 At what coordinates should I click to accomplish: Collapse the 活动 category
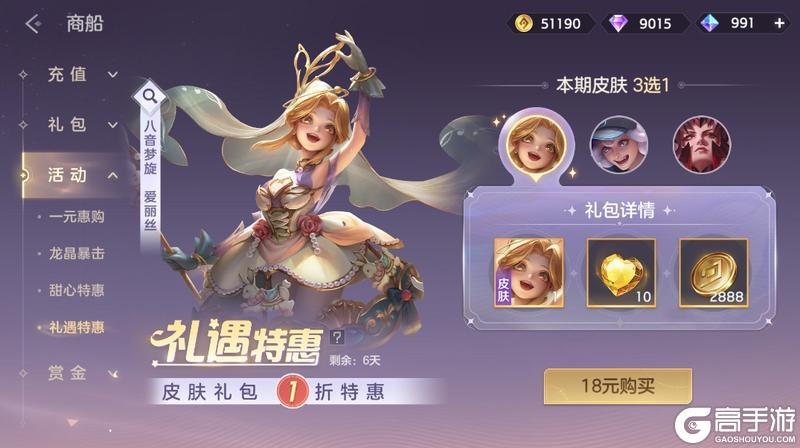[x=82, y=175]
